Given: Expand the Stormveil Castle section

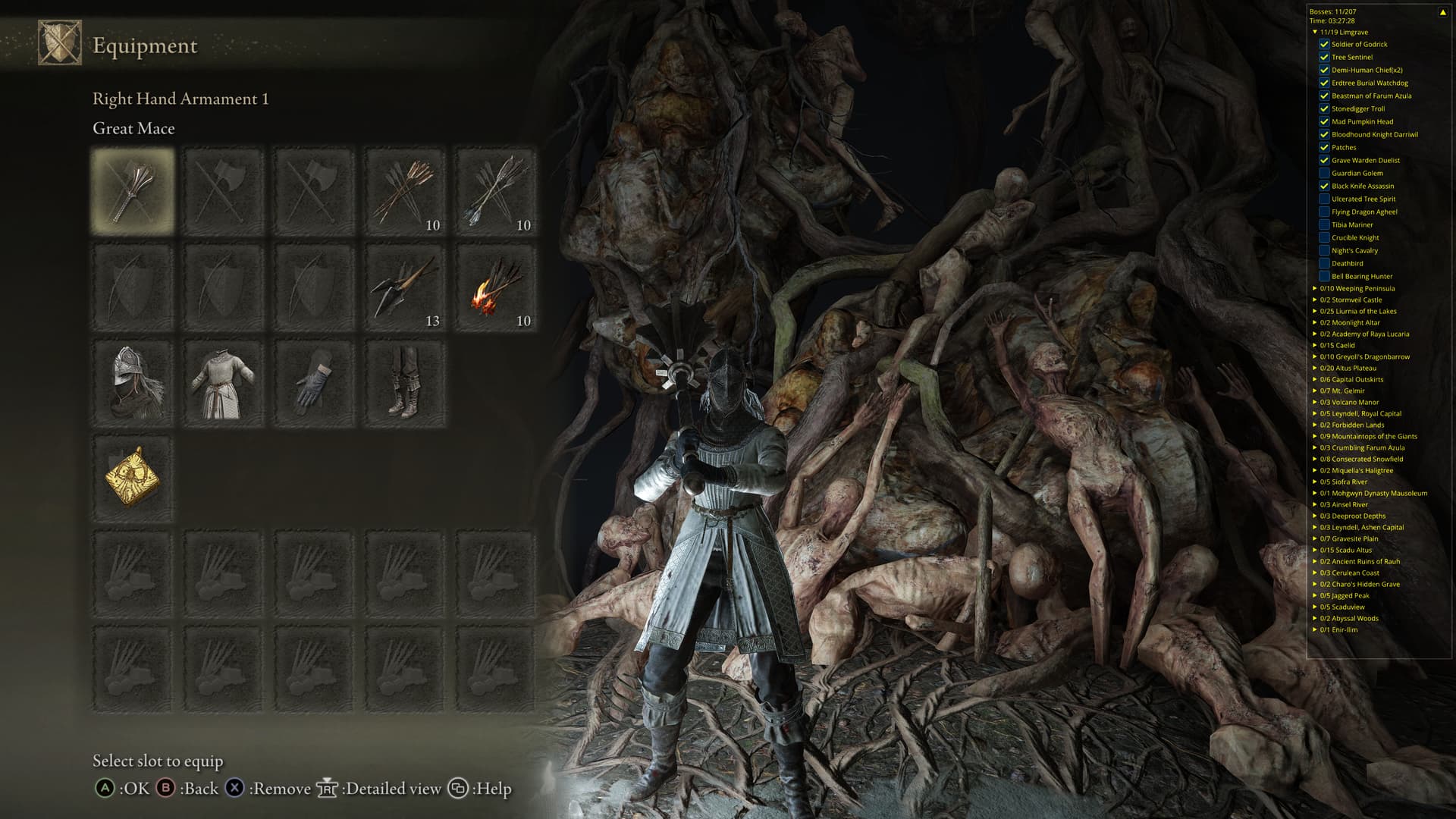Looking at the screenshot, I should click(1315, 300).
